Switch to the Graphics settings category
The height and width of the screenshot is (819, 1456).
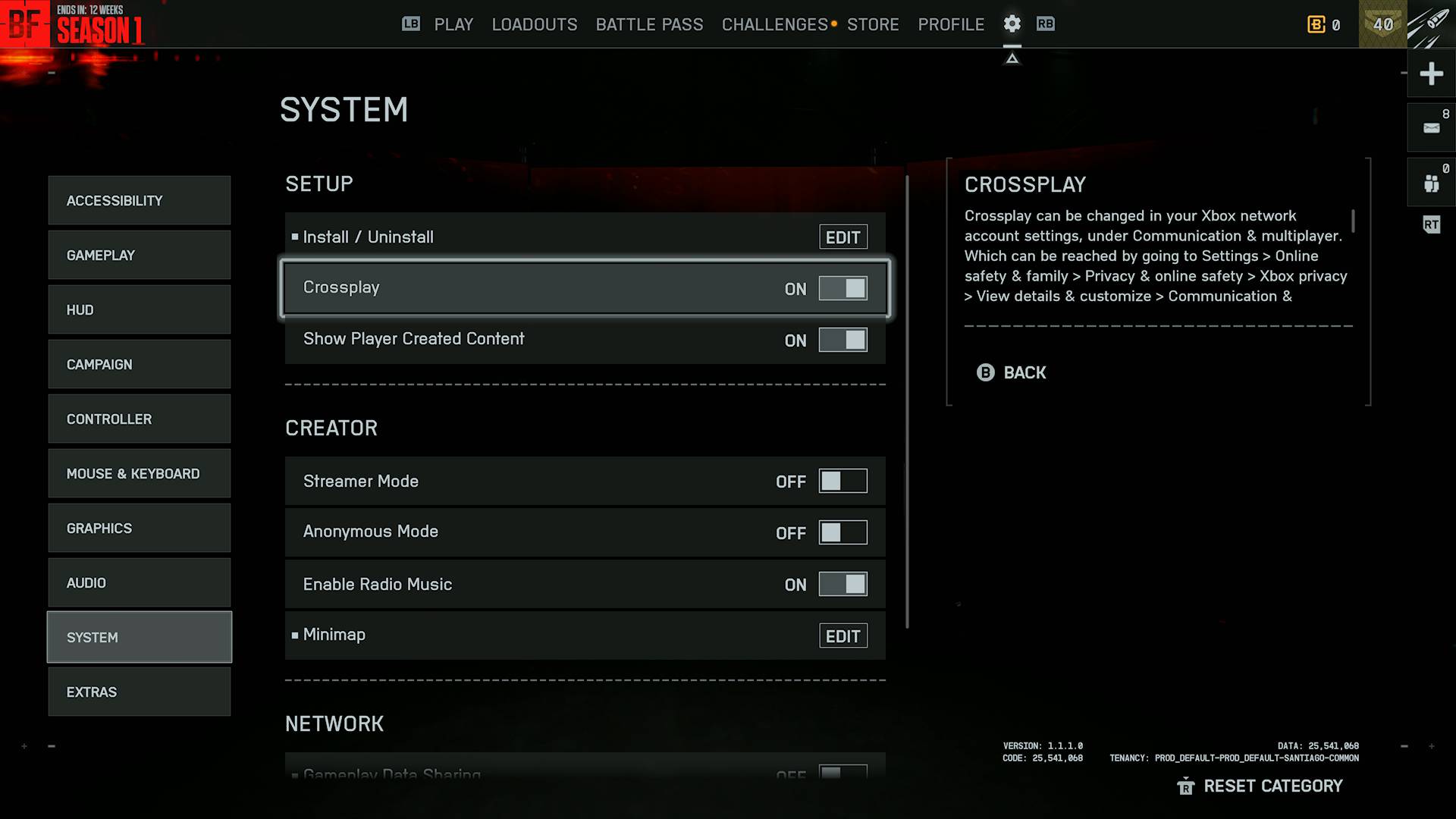139,528
